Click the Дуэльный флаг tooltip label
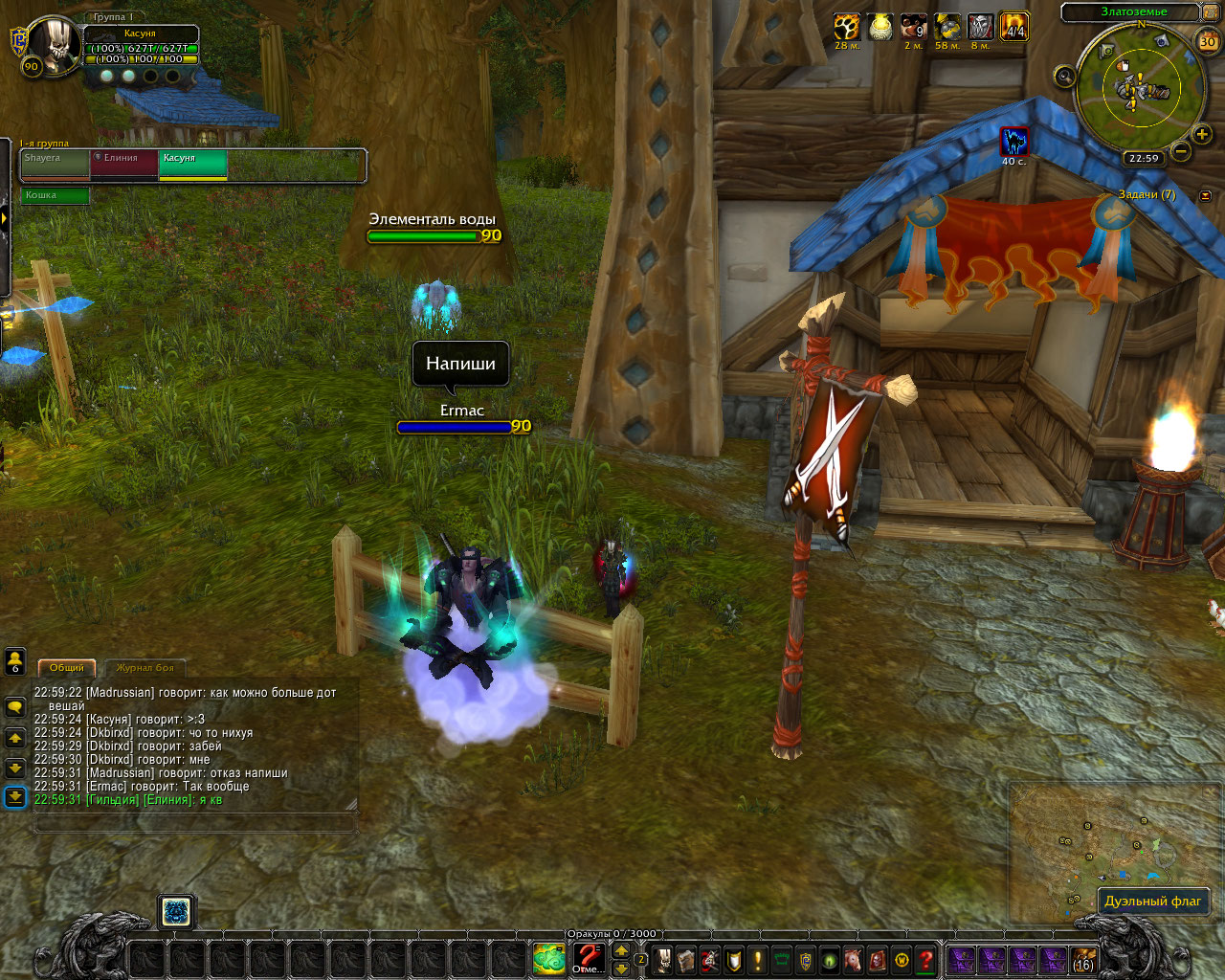1225x980 pixels. tap(1152, 901)
